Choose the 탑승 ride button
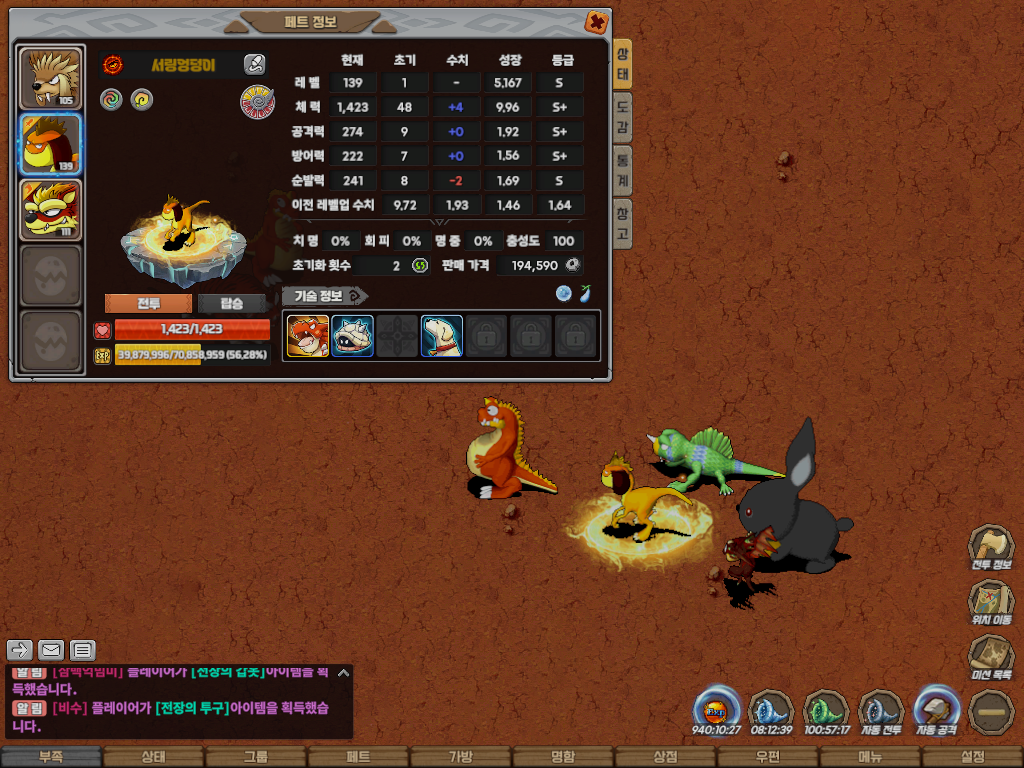The width and height of the screenshot is (1024, 768). pos(232,304)
